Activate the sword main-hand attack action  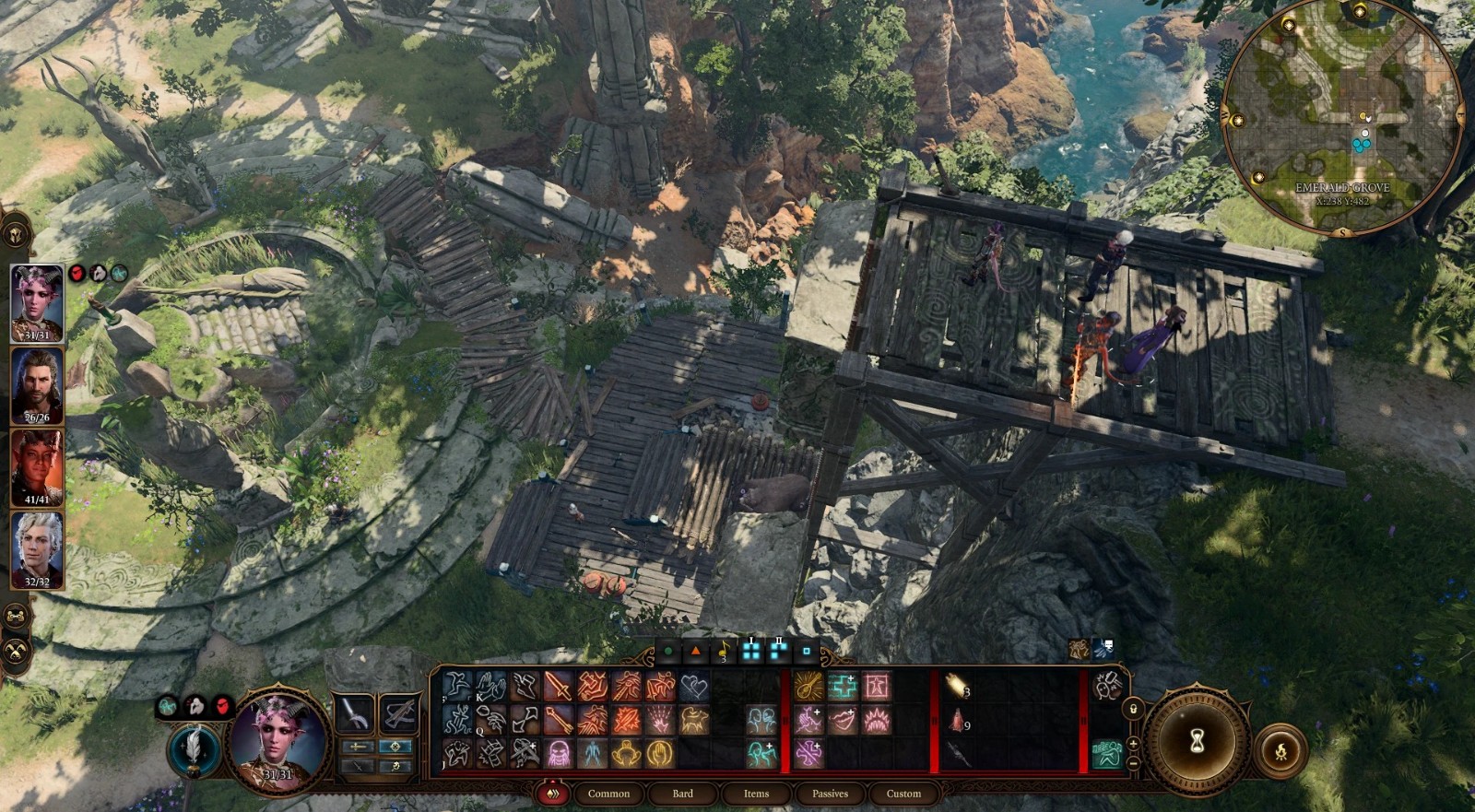click(x=558, y=687)
